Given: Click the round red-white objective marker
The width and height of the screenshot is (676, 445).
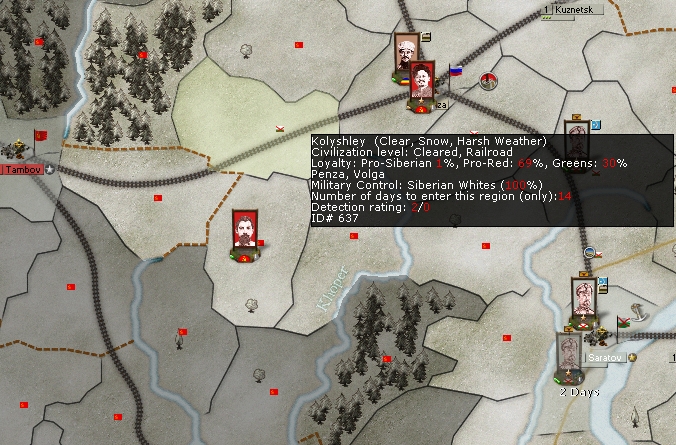Looking at the screenshot, I should 489,81.
